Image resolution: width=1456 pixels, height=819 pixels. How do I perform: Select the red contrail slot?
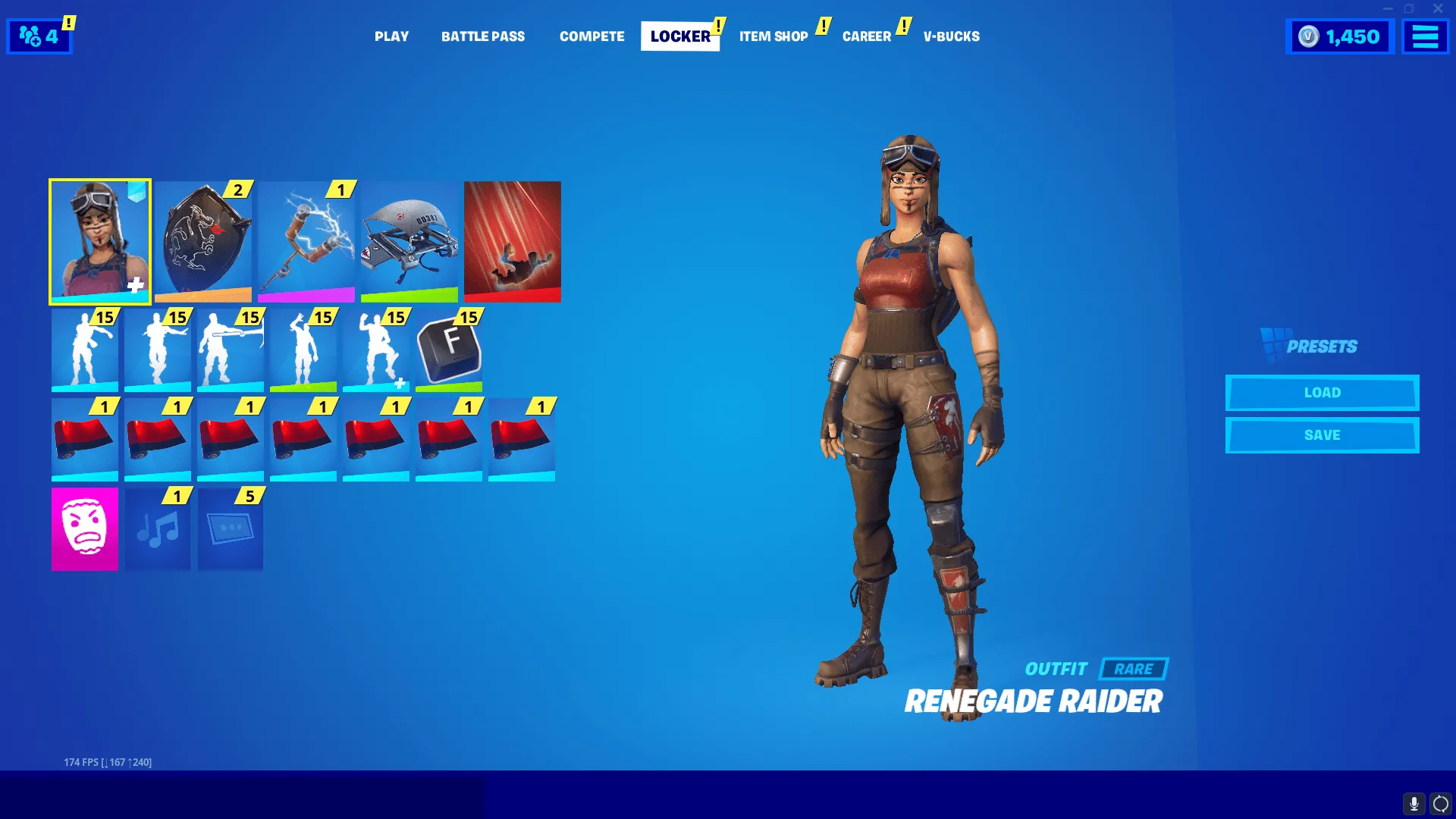pos(513,241)
